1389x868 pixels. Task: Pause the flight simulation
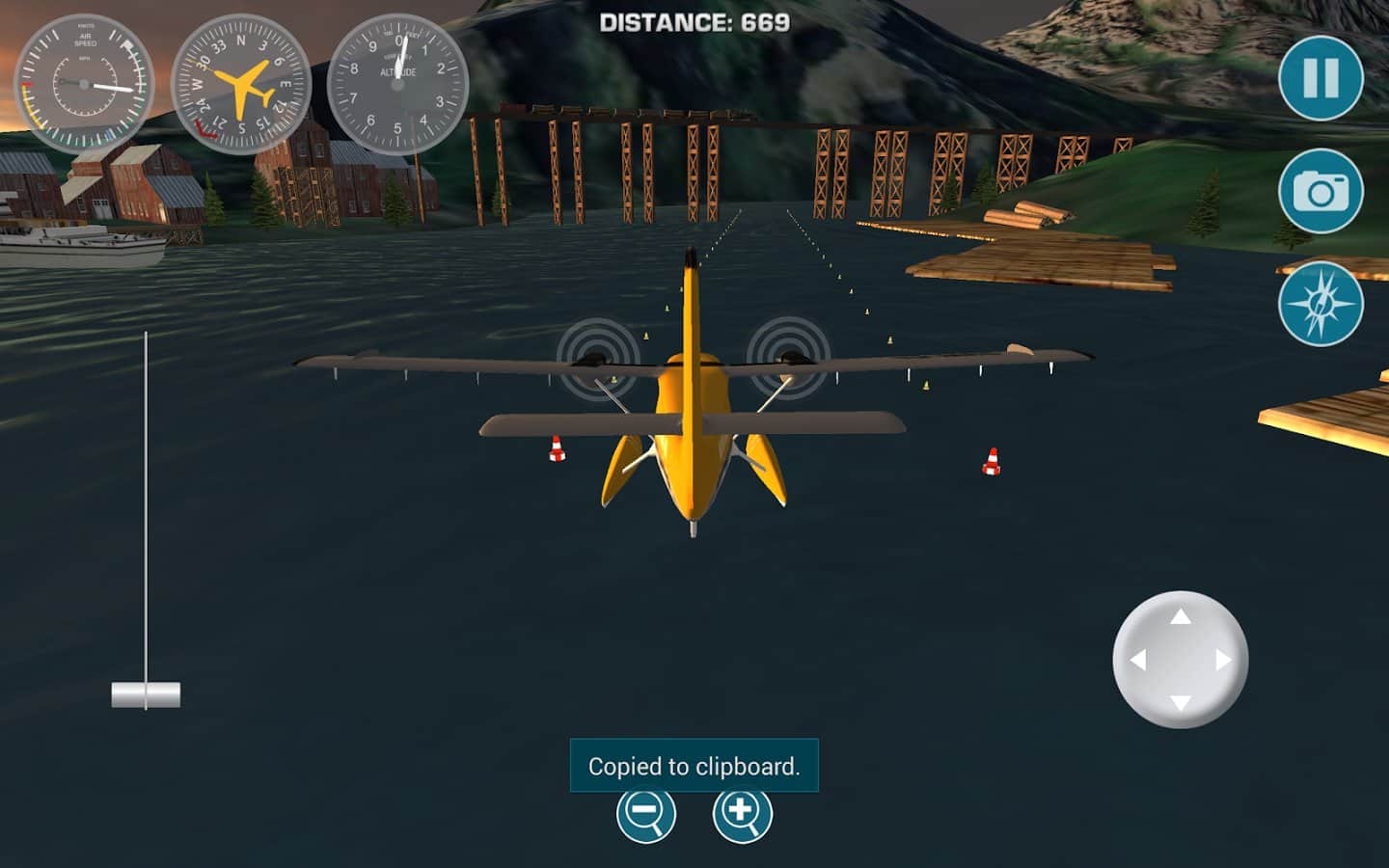[1321, 78]
